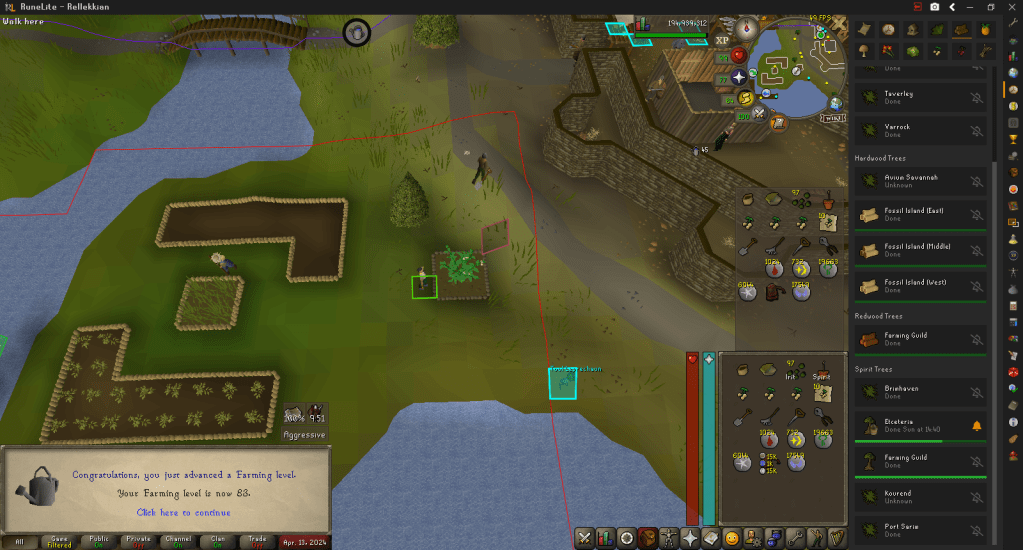This screenshot has height=550, width=1023.
Task: Open the combat options tab
Action: 584,538
